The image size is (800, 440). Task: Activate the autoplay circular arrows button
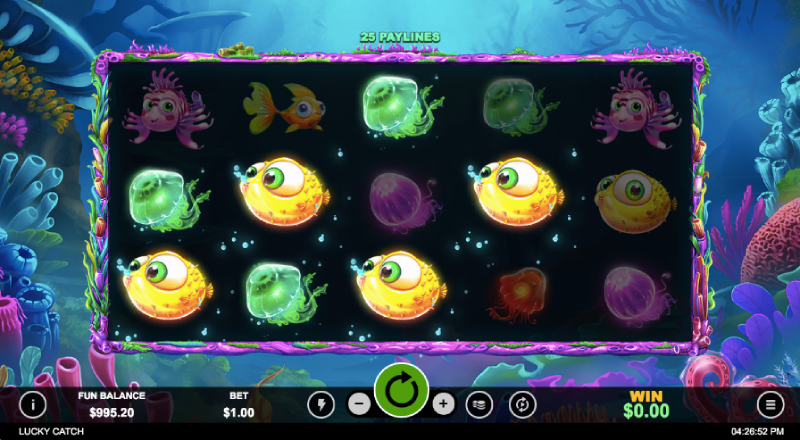tap(521, 404)
